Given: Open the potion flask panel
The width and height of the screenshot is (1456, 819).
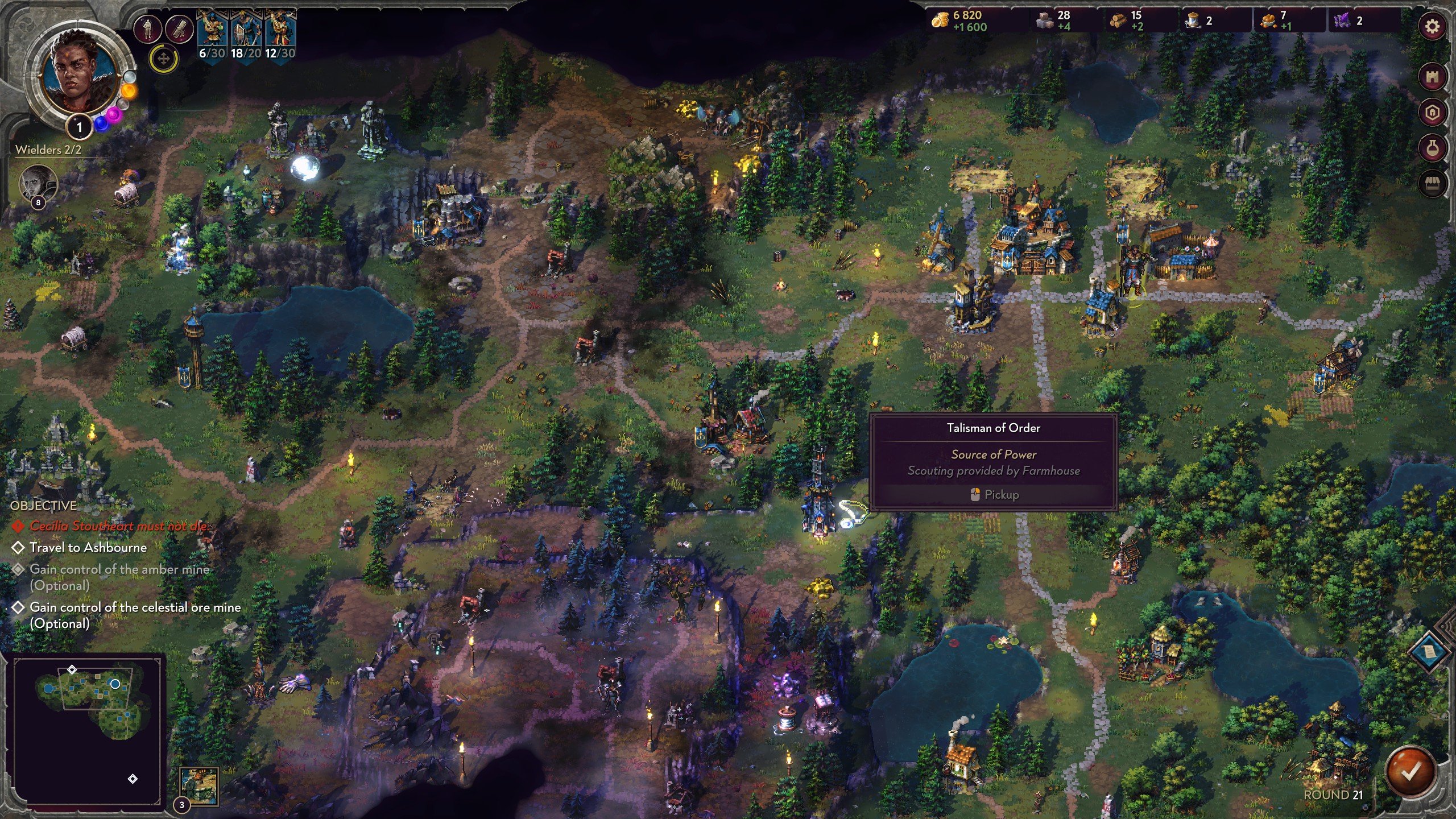Looking at the screenshot, I should (x=1432, y=148).
